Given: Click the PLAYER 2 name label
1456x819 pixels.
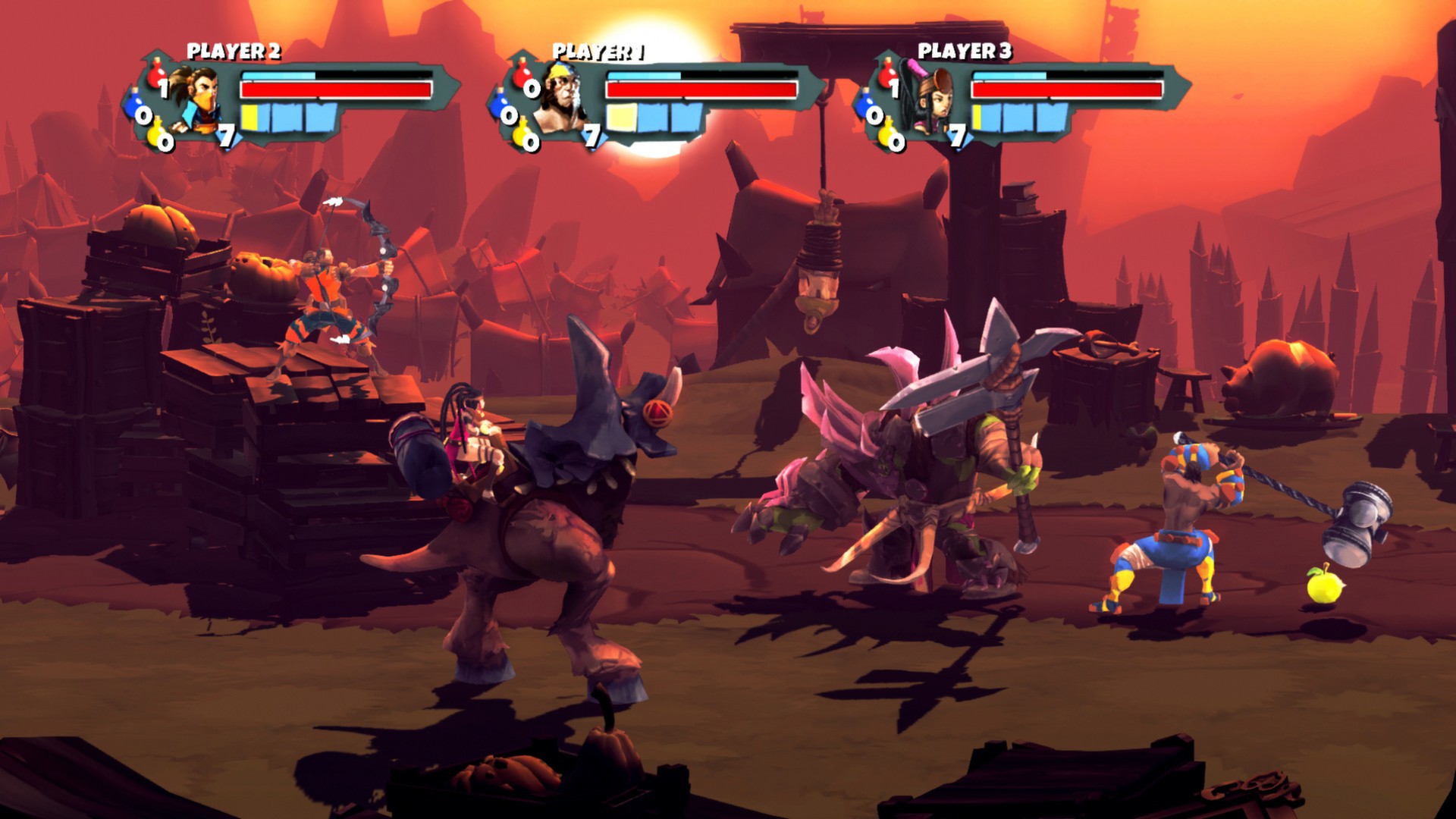Looking at the screenshot, I should tap(235, 52).
